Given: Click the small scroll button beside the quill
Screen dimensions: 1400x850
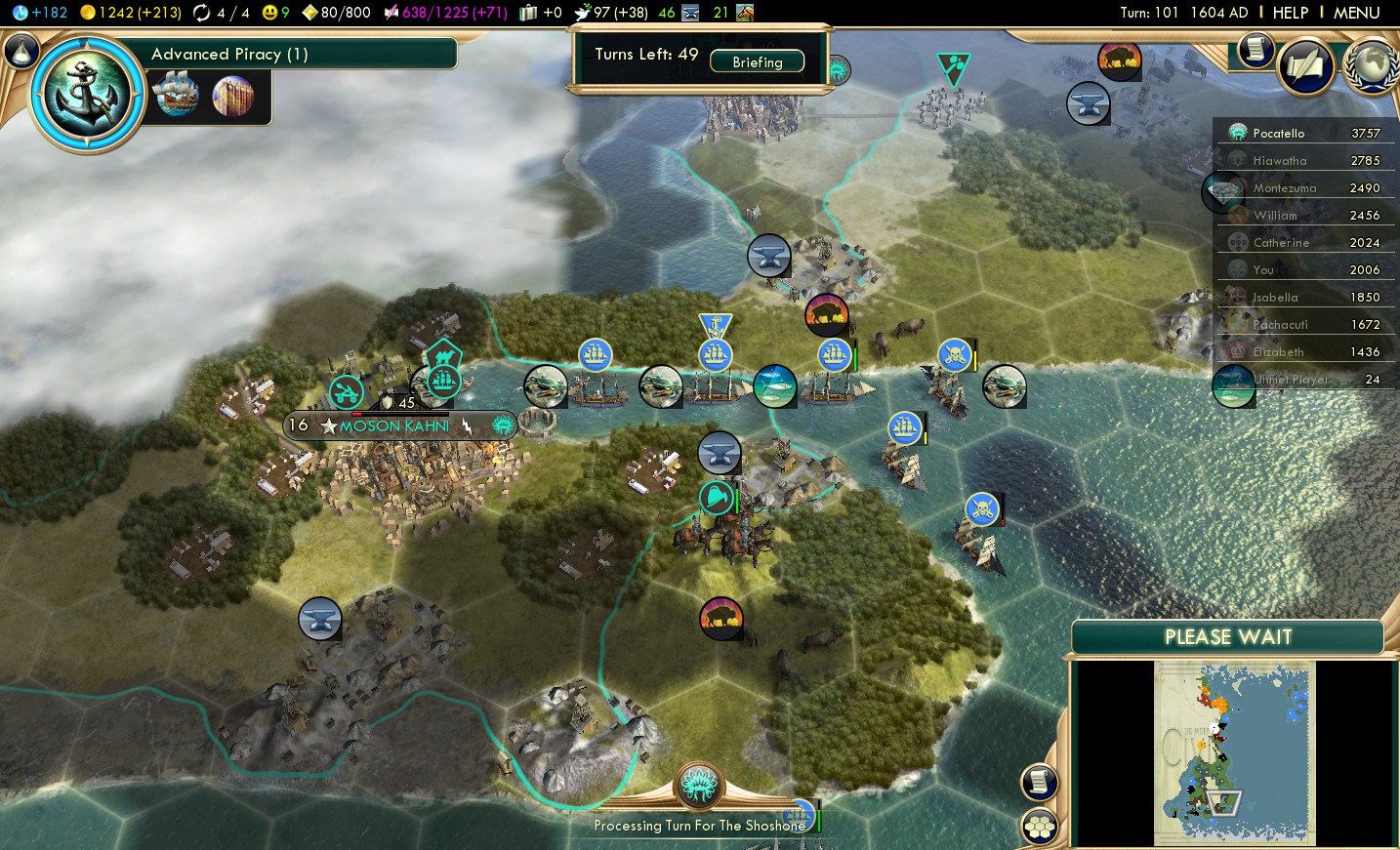Looking at the screenshot, I should click(1256, 50).
